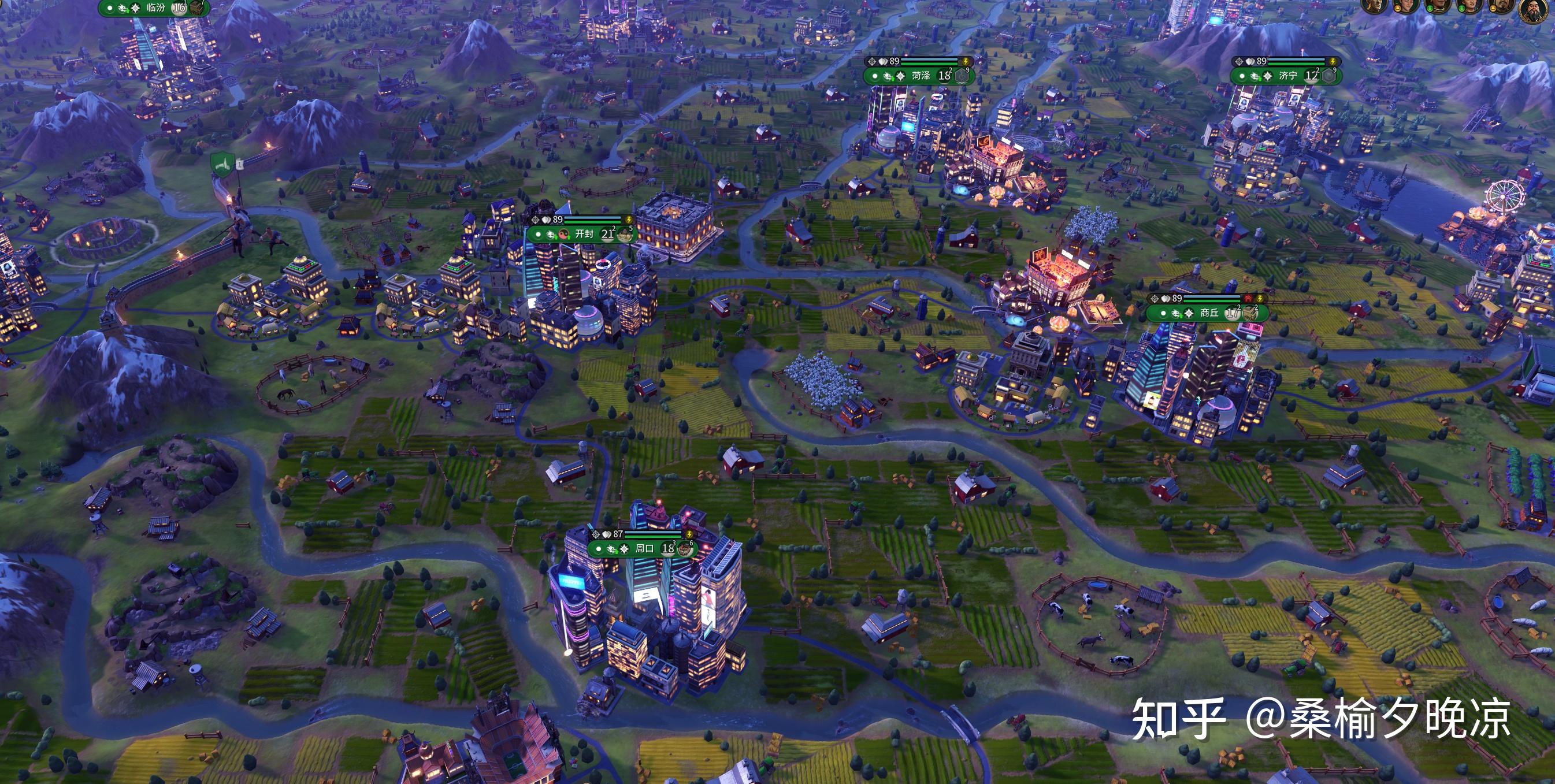Image resolution: width=1555 pixels, height=784 pixels.
Task: Select Qin Shi Huang's portrait in the diplomacy ribbon
Action: (x=1534, y=10)
